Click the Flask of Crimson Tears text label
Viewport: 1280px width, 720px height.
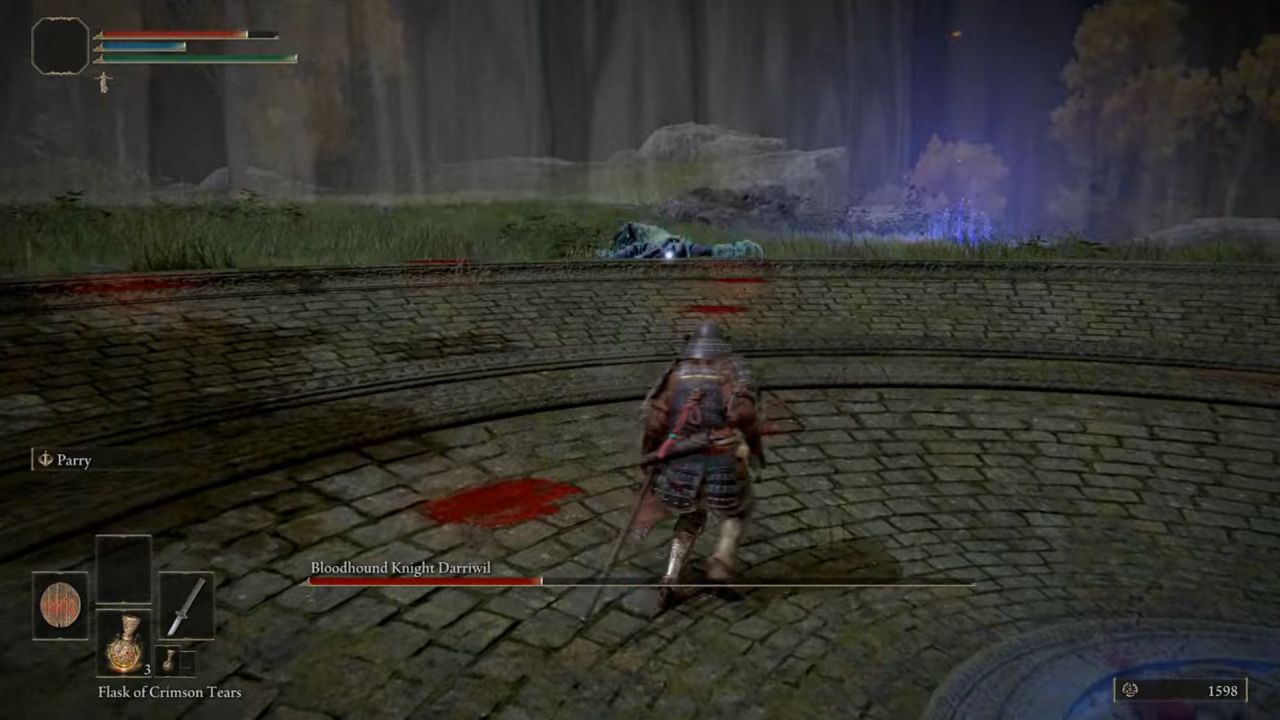point(169,692)
